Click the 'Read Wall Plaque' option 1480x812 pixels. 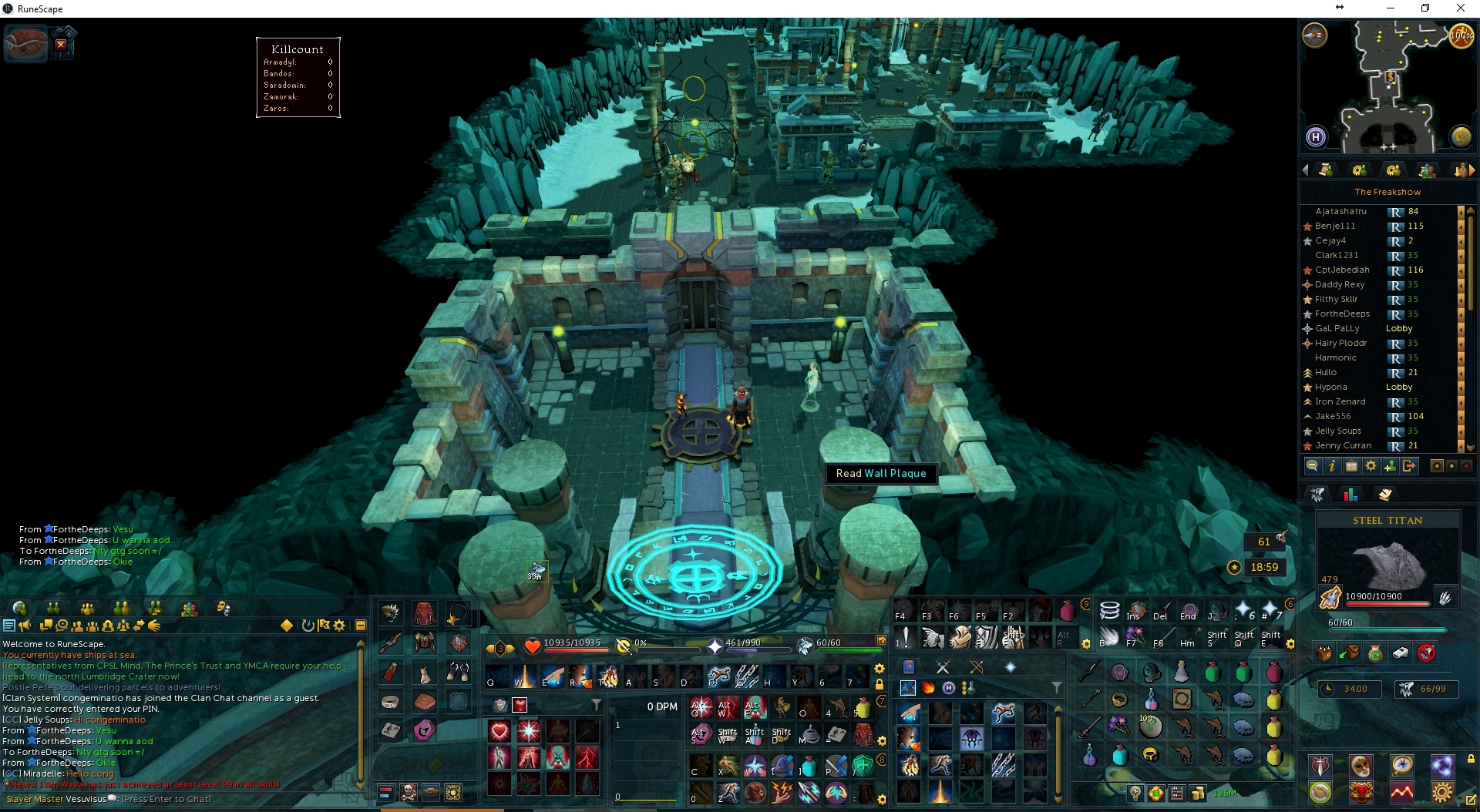880,473
